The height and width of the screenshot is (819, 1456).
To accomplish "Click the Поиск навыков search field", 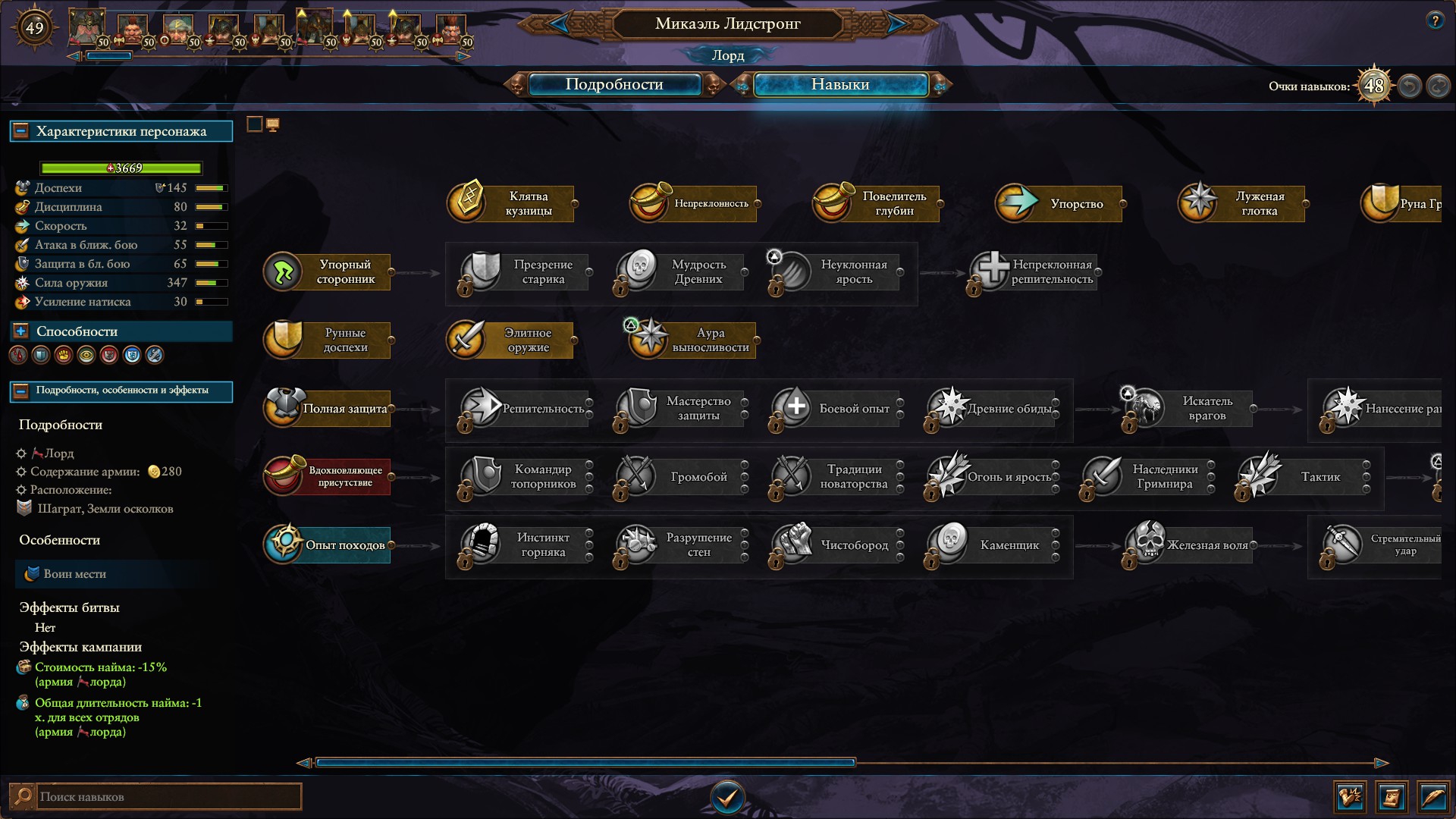I will [167, 796].
